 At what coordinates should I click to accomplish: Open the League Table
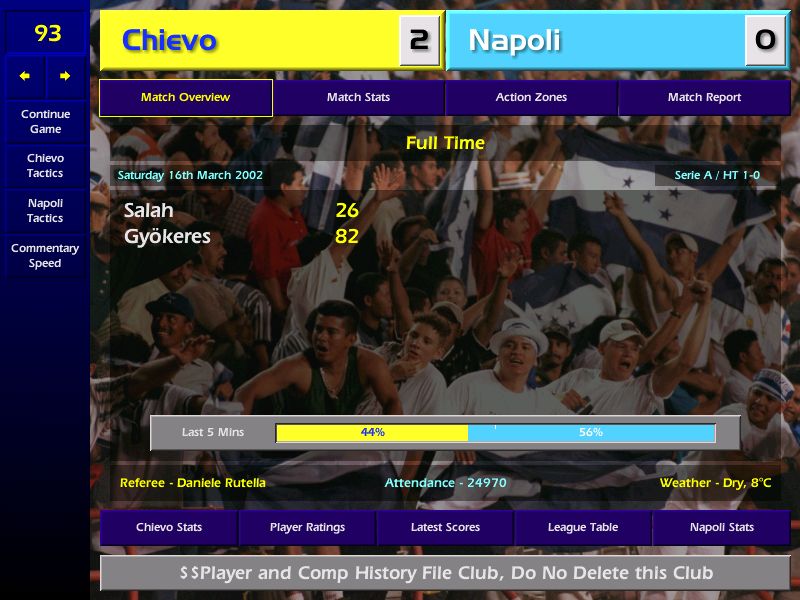(x=583, y=527)
